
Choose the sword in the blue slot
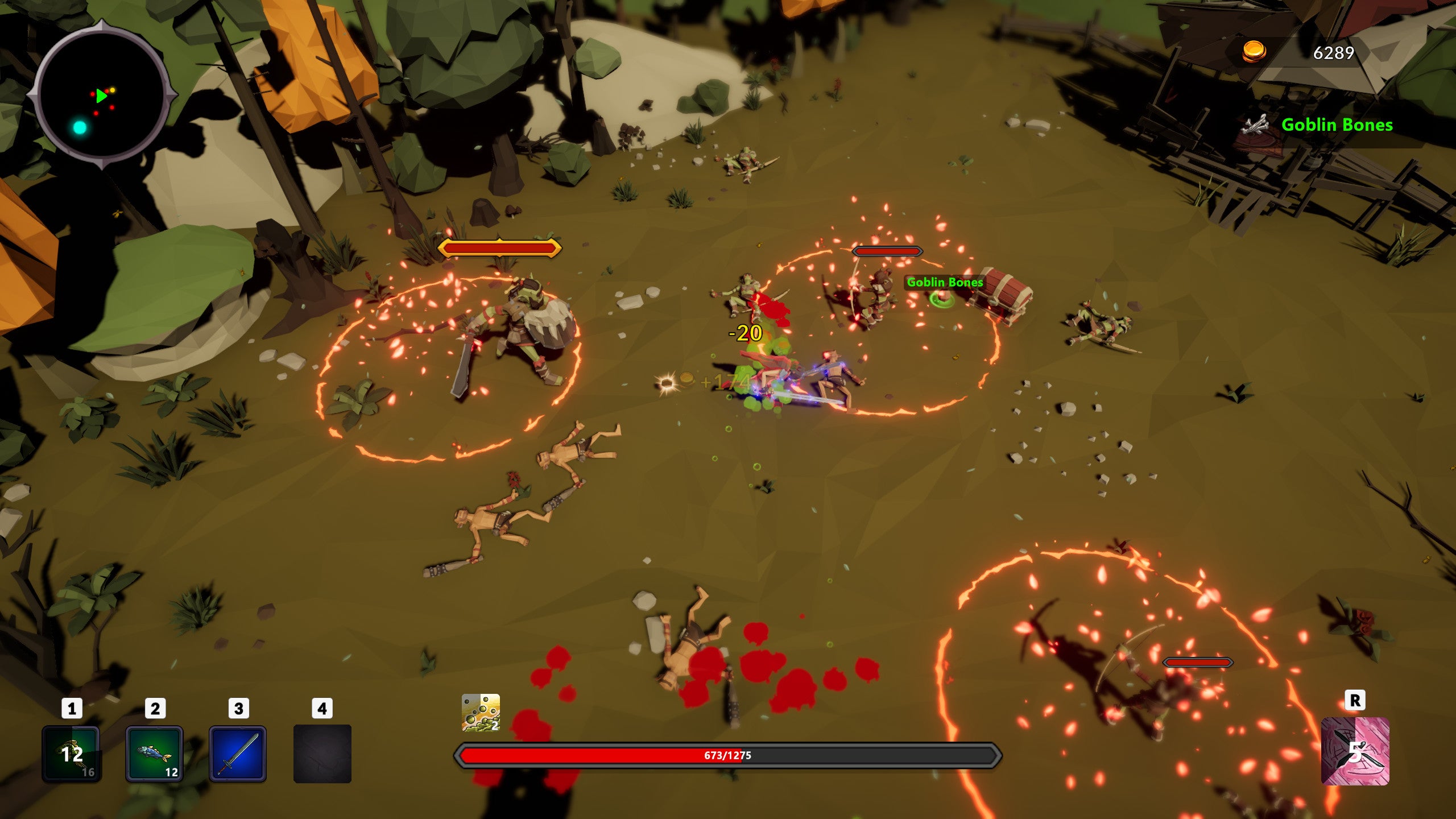[238, 754]
